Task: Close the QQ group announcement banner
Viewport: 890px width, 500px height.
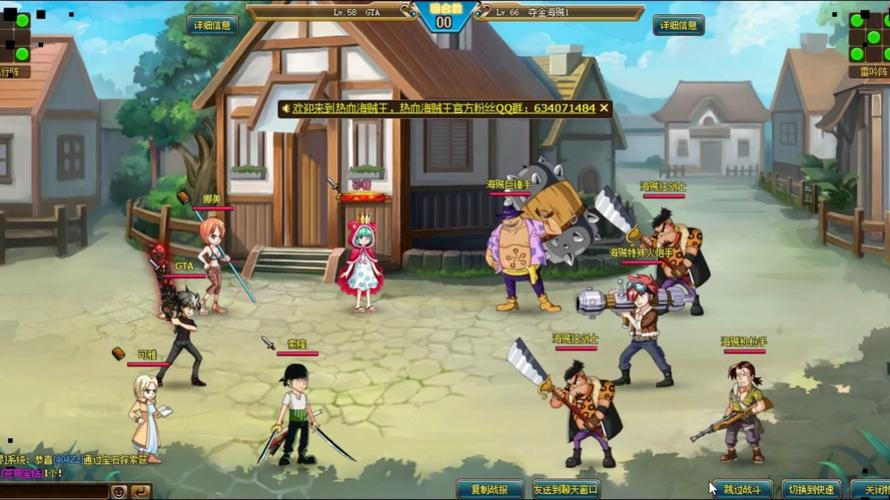Action: point(604,108)
